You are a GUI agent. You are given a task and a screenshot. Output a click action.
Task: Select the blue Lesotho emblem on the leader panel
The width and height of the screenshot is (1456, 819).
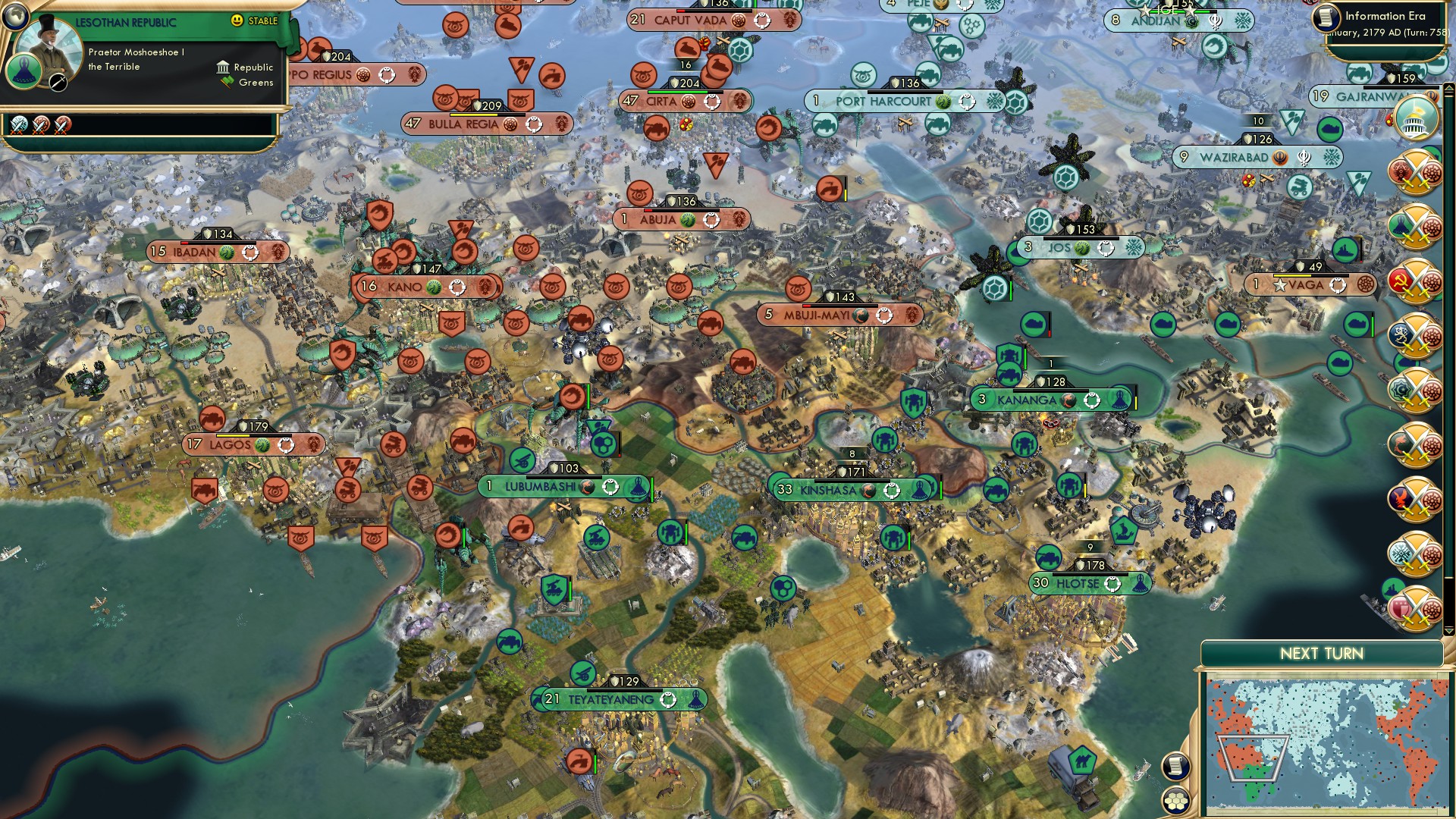pos(23,72)
